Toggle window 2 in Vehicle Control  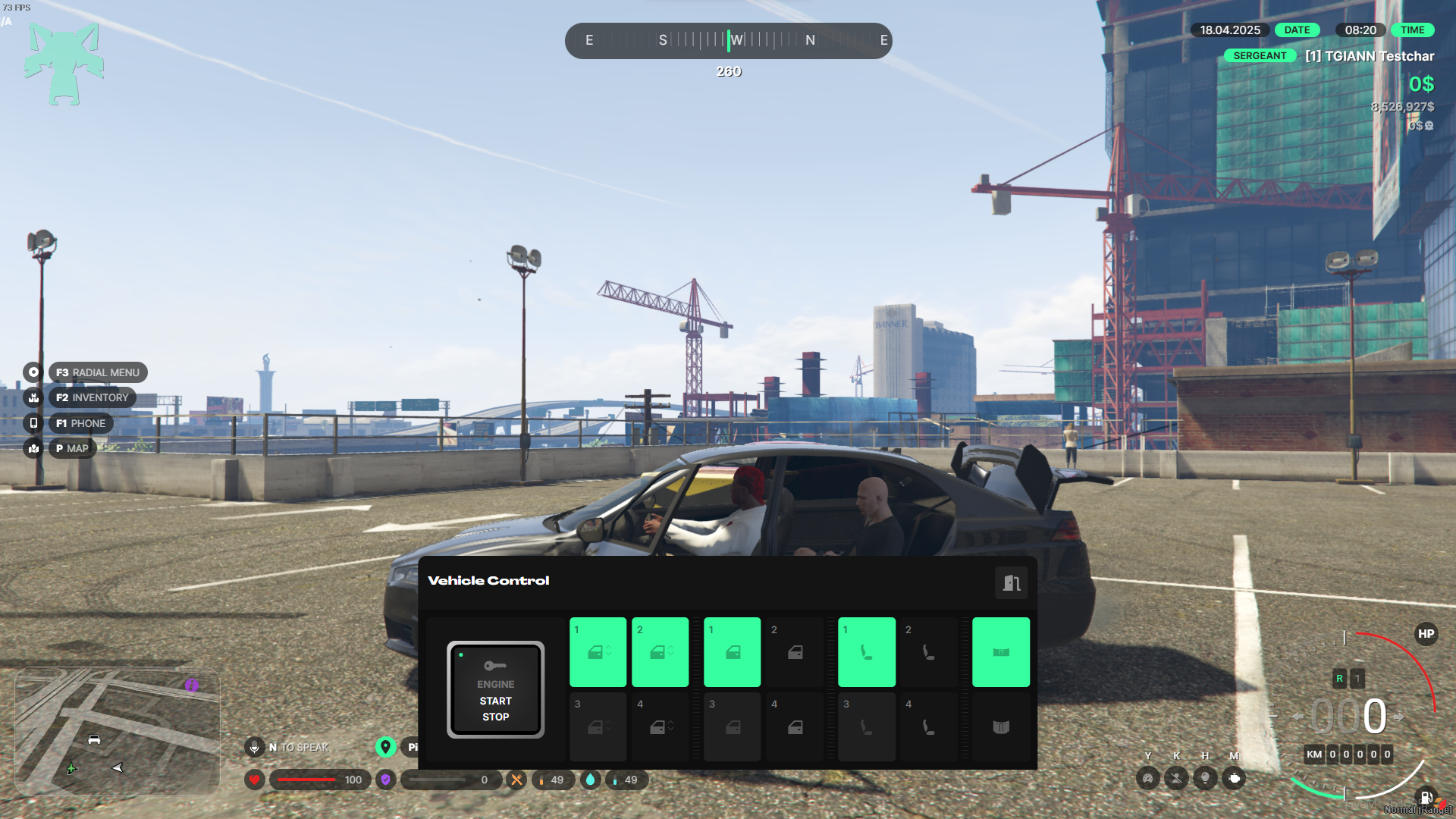click(x=660, y=652)
